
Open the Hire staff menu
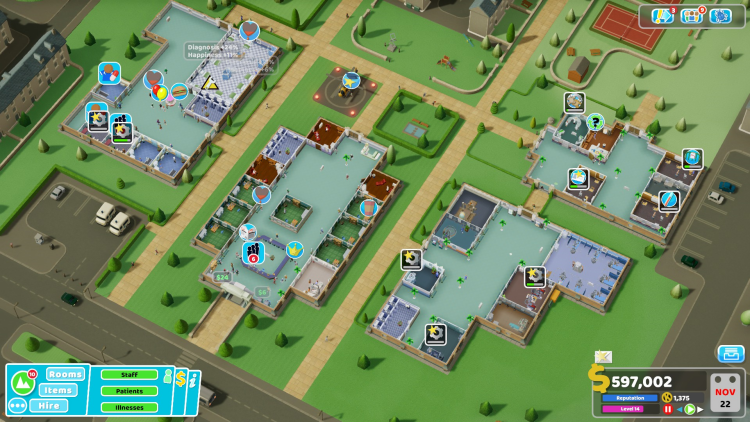click(x=48, y=406)
